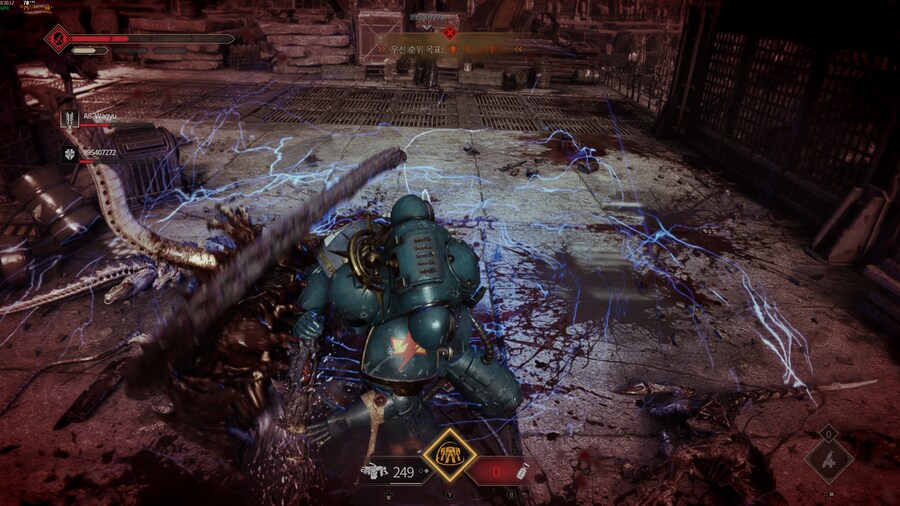The image size is (900, 506).
Task: Select the grenade equipment diamond slot
Action: (x=828, y=461)
